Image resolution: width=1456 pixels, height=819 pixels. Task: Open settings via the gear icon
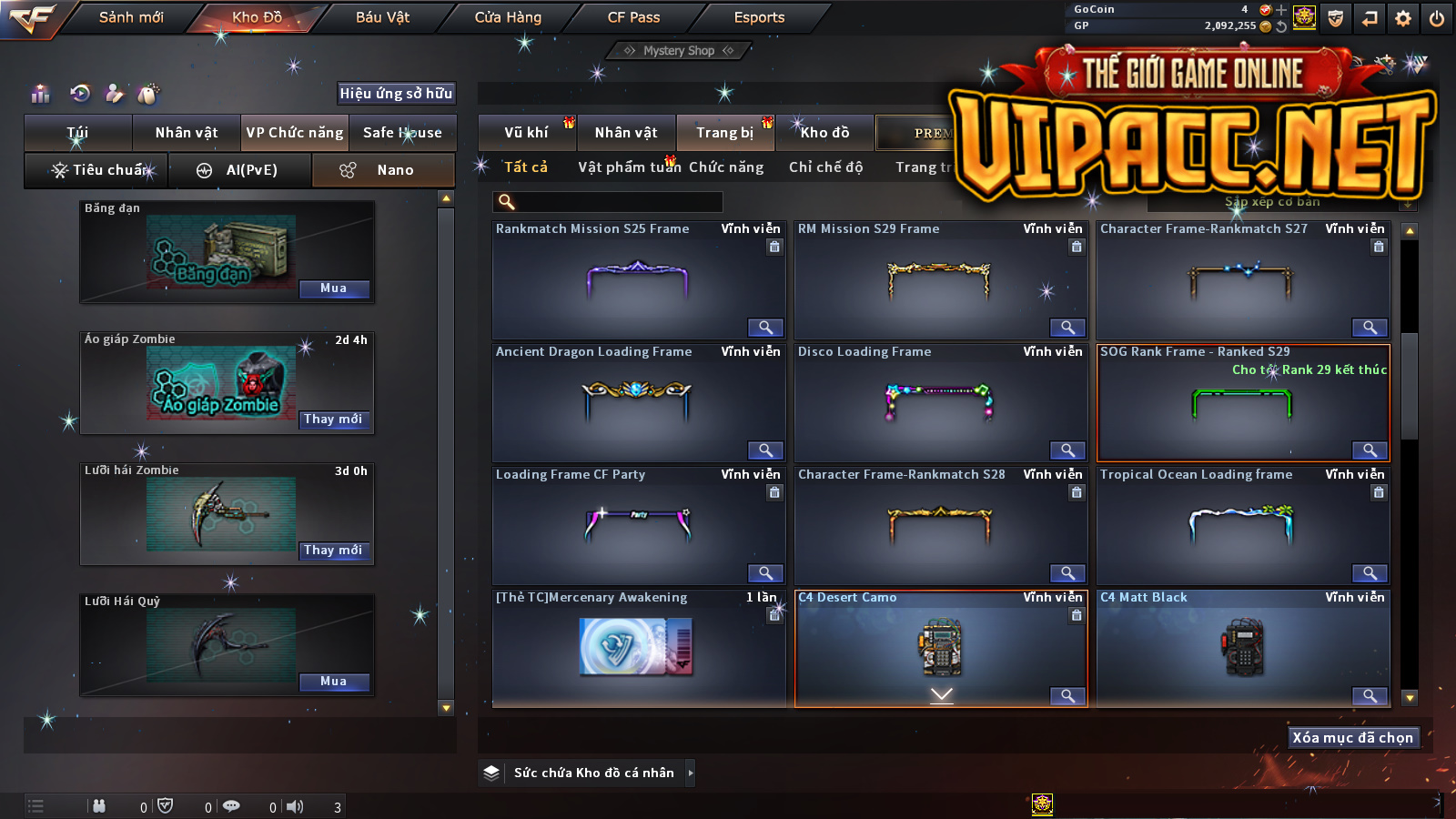pos(1403,18)
